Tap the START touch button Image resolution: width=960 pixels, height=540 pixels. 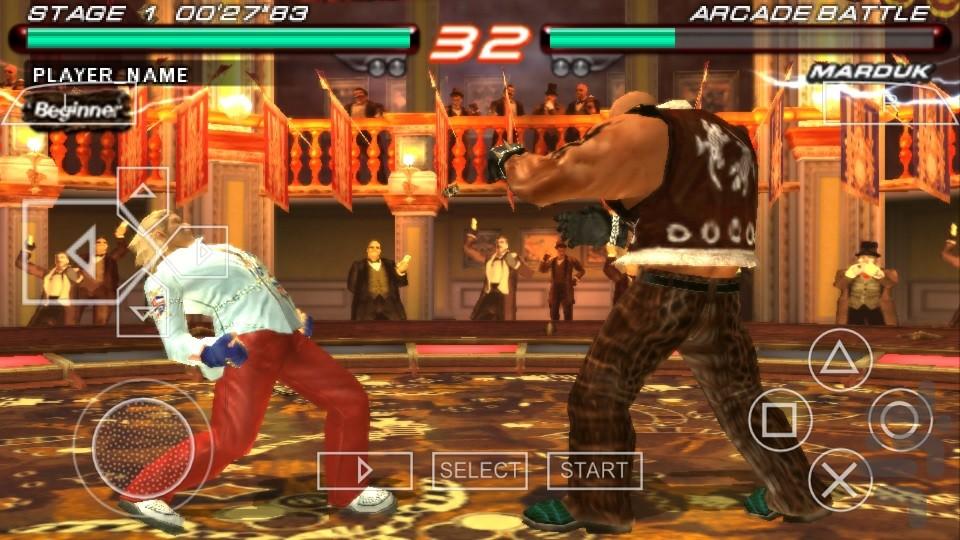click(x=594, y=470)
